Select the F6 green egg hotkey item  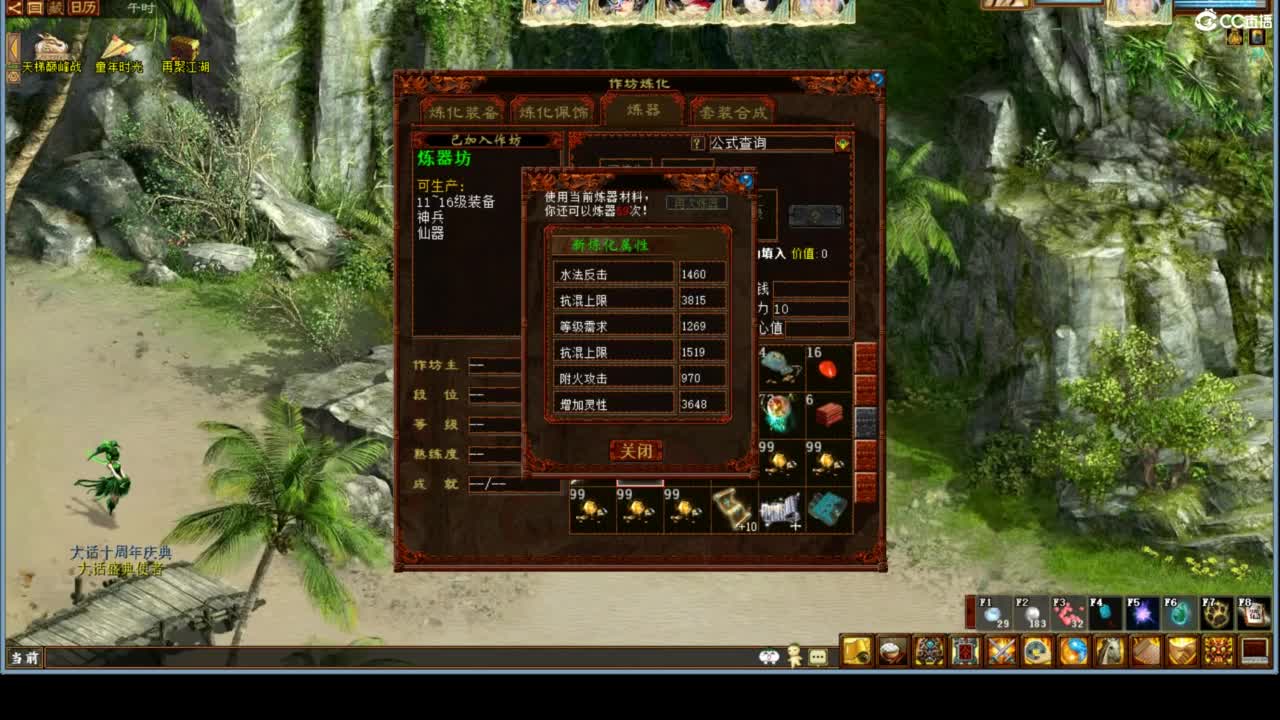pyautogui.click(x=1180, y=612)
